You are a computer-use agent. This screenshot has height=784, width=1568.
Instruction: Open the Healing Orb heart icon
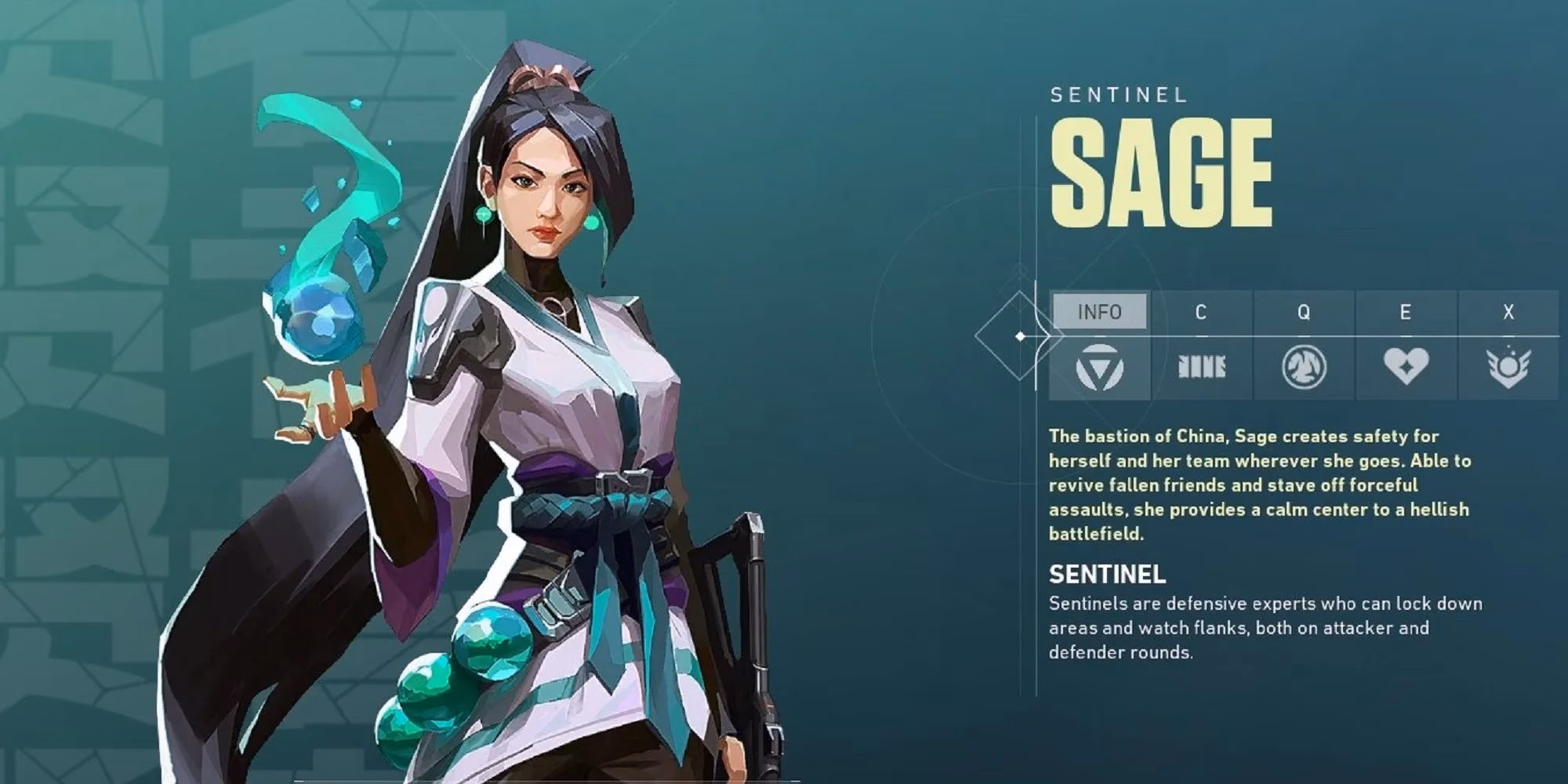tap(1406, 366)
